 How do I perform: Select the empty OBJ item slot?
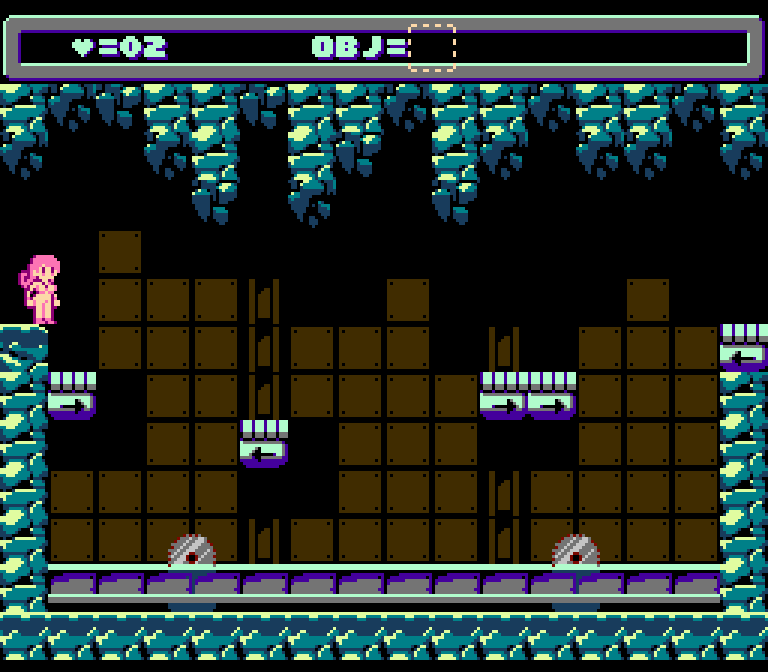click(432, 48)
